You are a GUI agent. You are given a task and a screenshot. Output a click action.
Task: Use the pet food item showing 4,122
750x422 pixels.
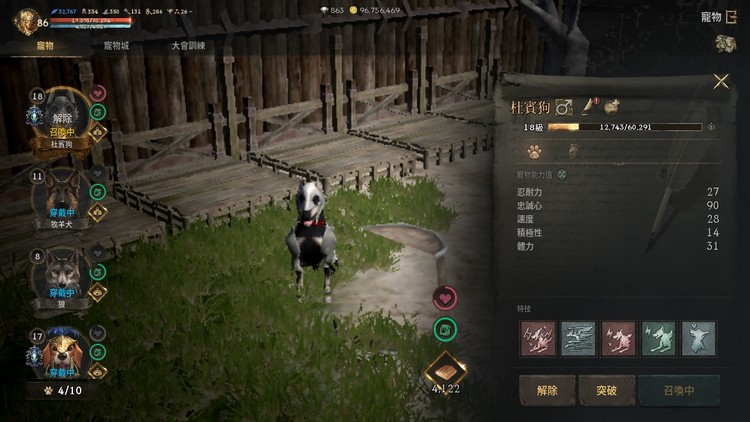(445, 372)
